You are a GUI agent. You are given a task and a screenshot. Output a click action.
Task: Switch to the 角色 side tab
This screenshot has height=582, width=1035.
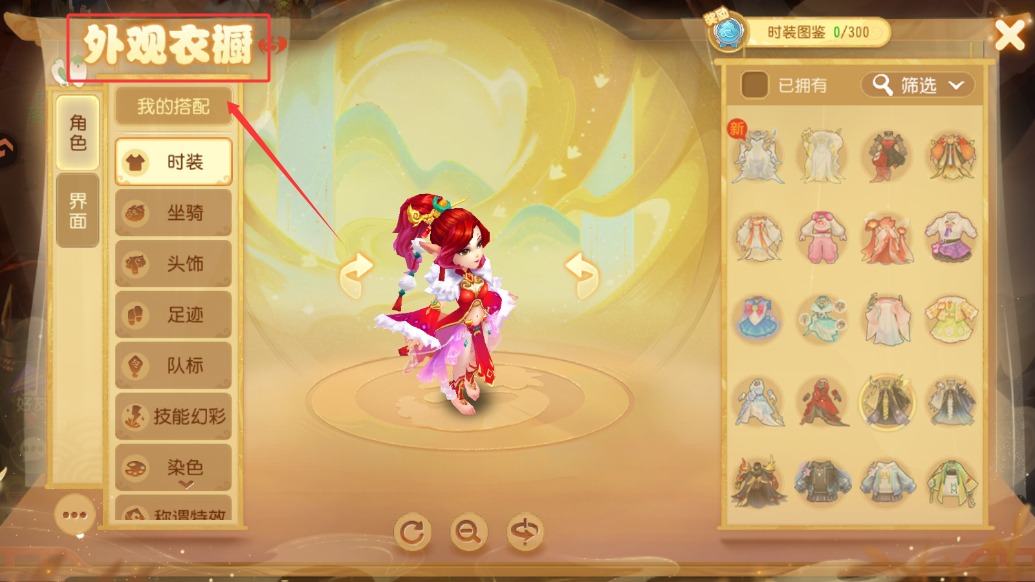pos(78,133)
